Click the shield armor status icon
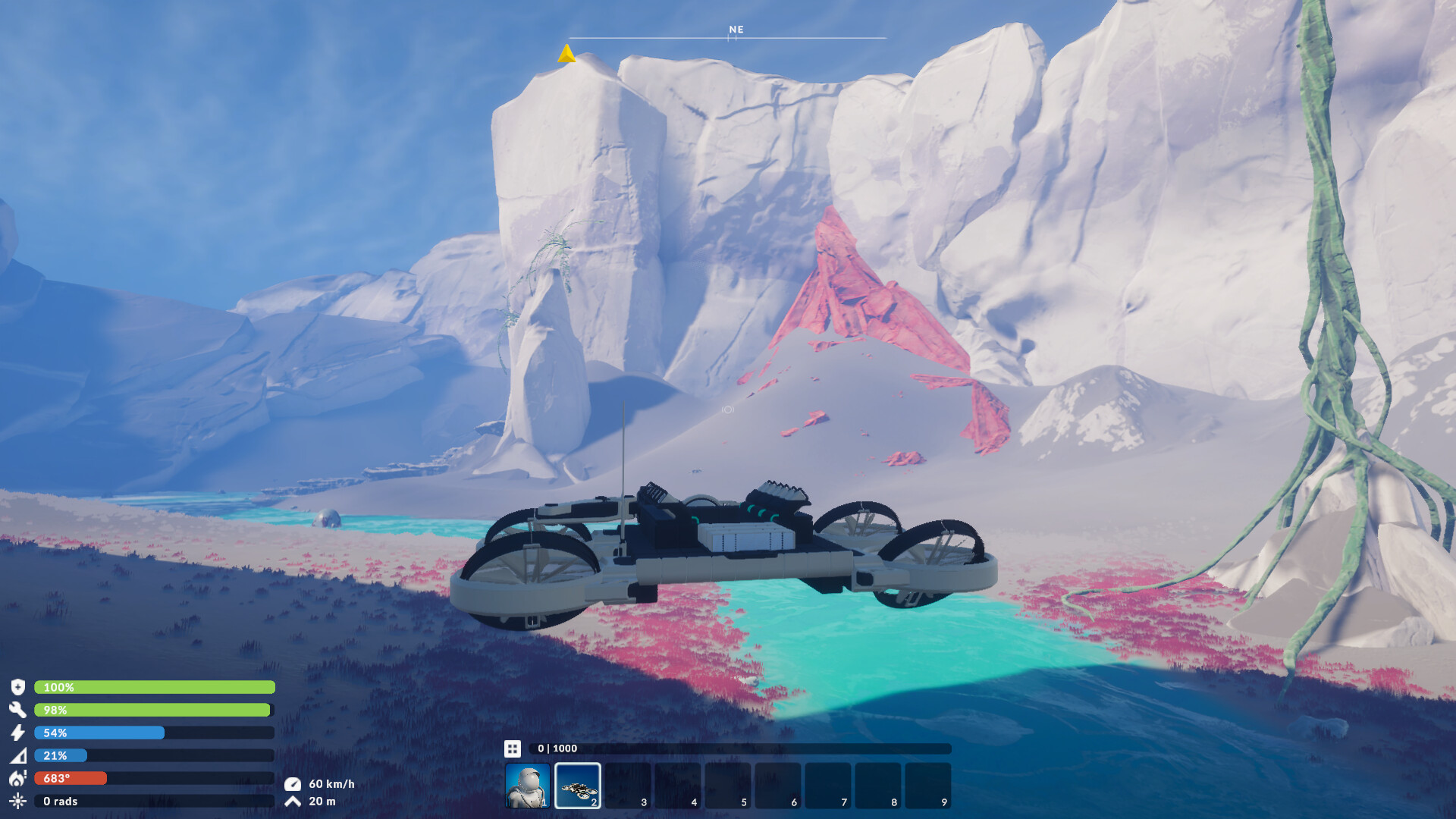Image resolution: width=1456 pixels, height=819 pixels. tap(20, 688)
